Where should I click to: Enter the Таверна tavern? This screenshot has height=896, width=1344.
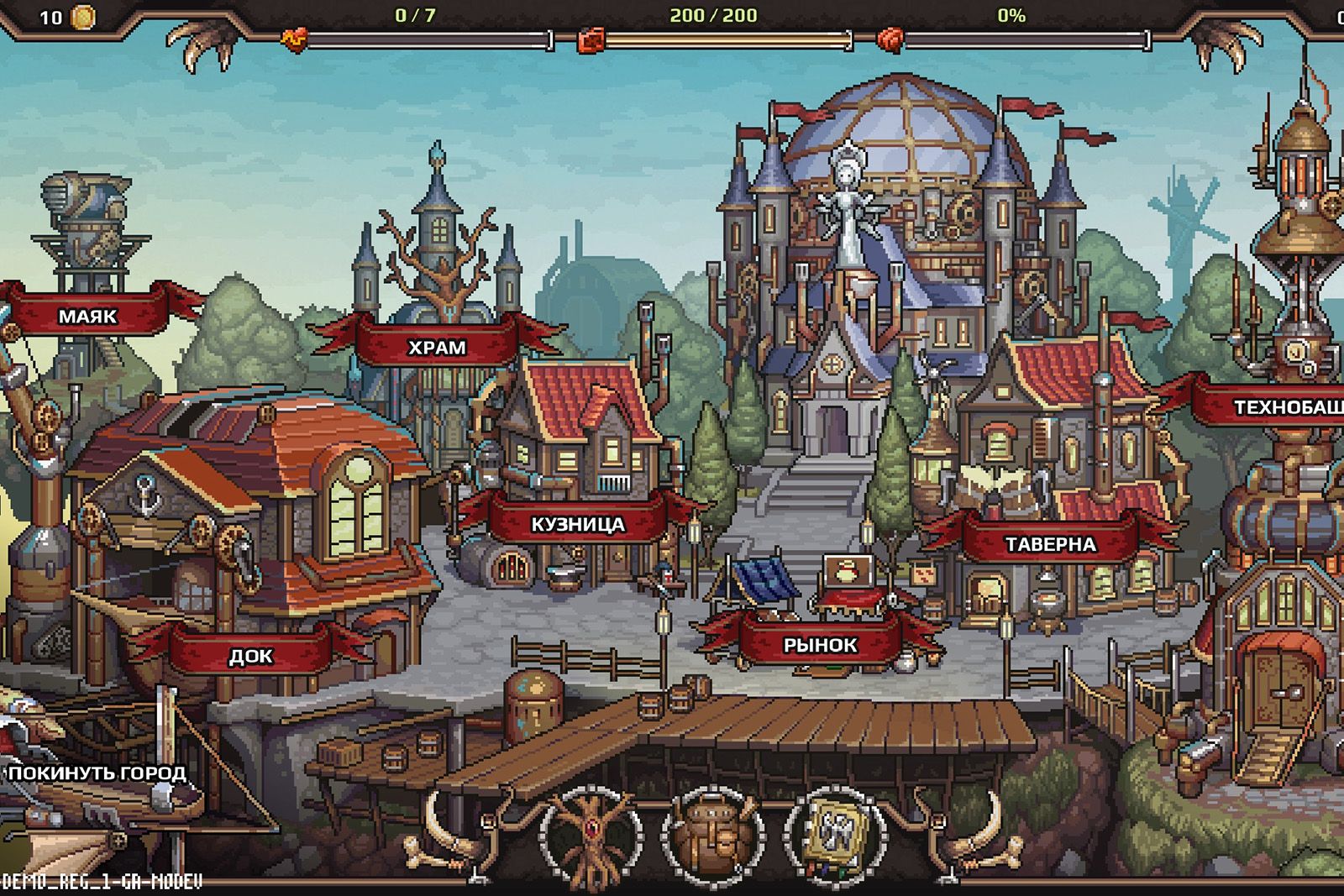[1050, 544]
